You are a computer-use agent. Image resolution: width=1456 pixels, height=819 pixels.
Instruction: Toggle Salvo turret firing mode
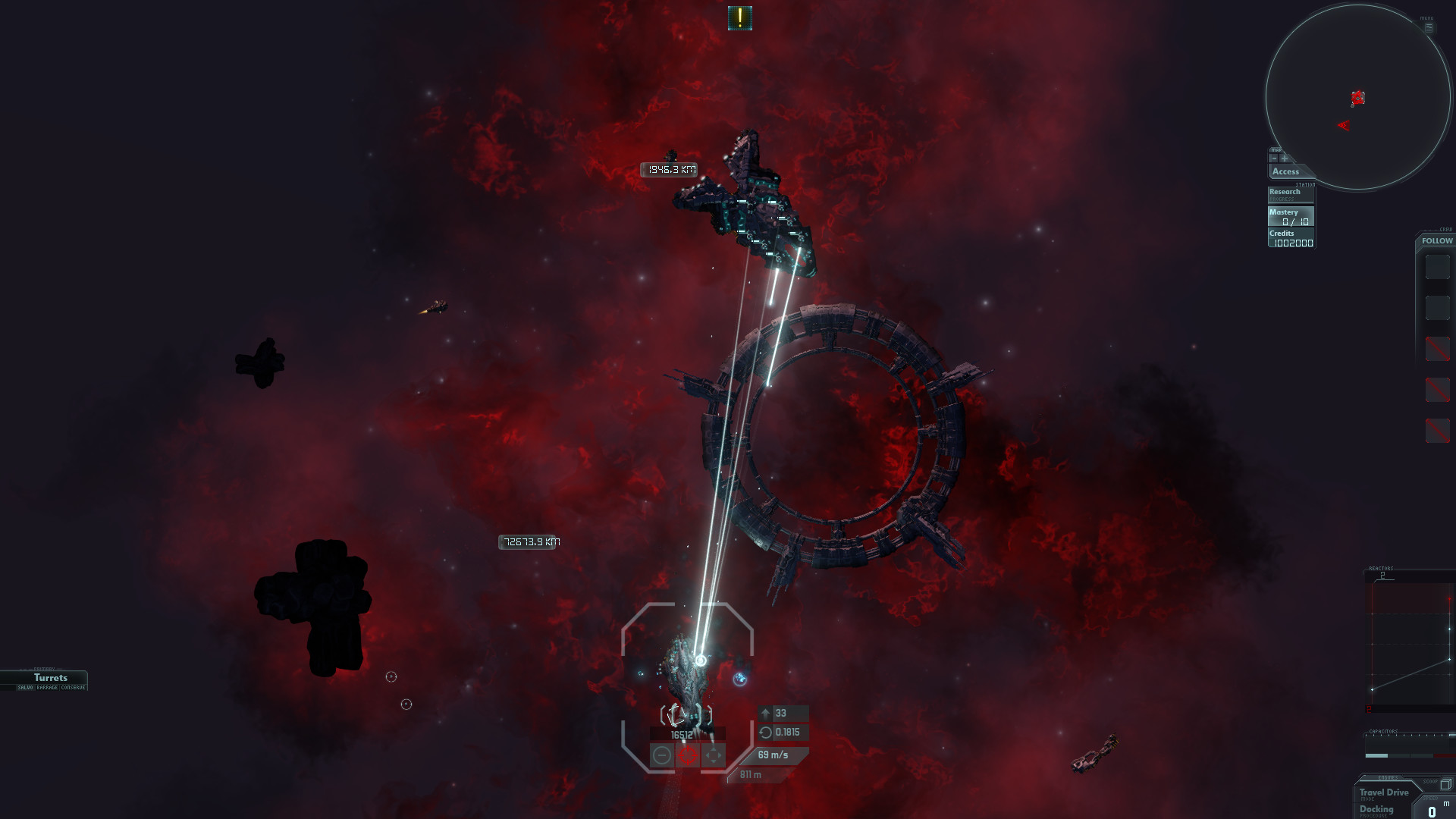pos(26,688)
